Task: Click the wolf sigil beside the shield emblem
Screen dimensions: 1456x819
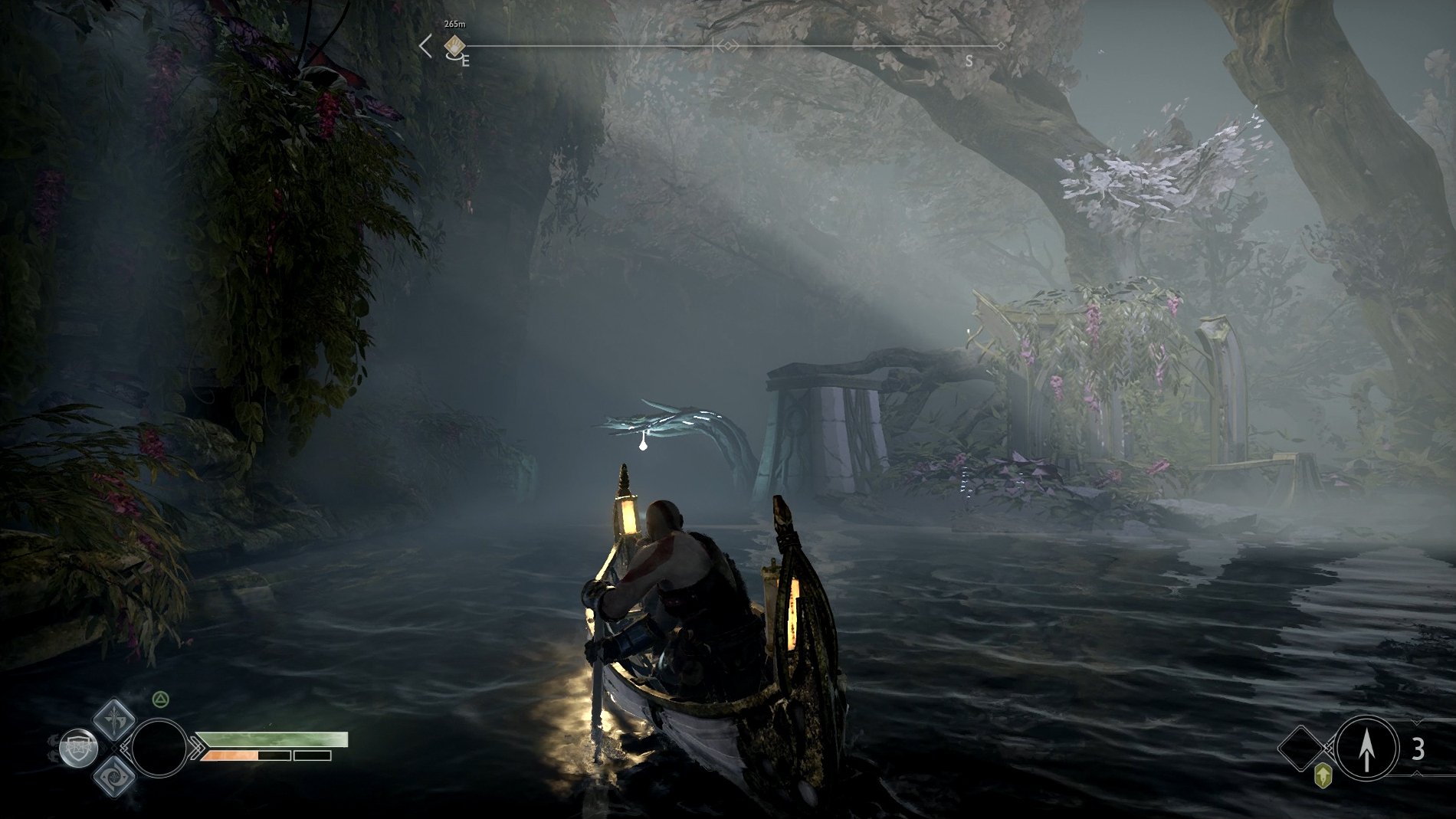Action: pos(54,745)
